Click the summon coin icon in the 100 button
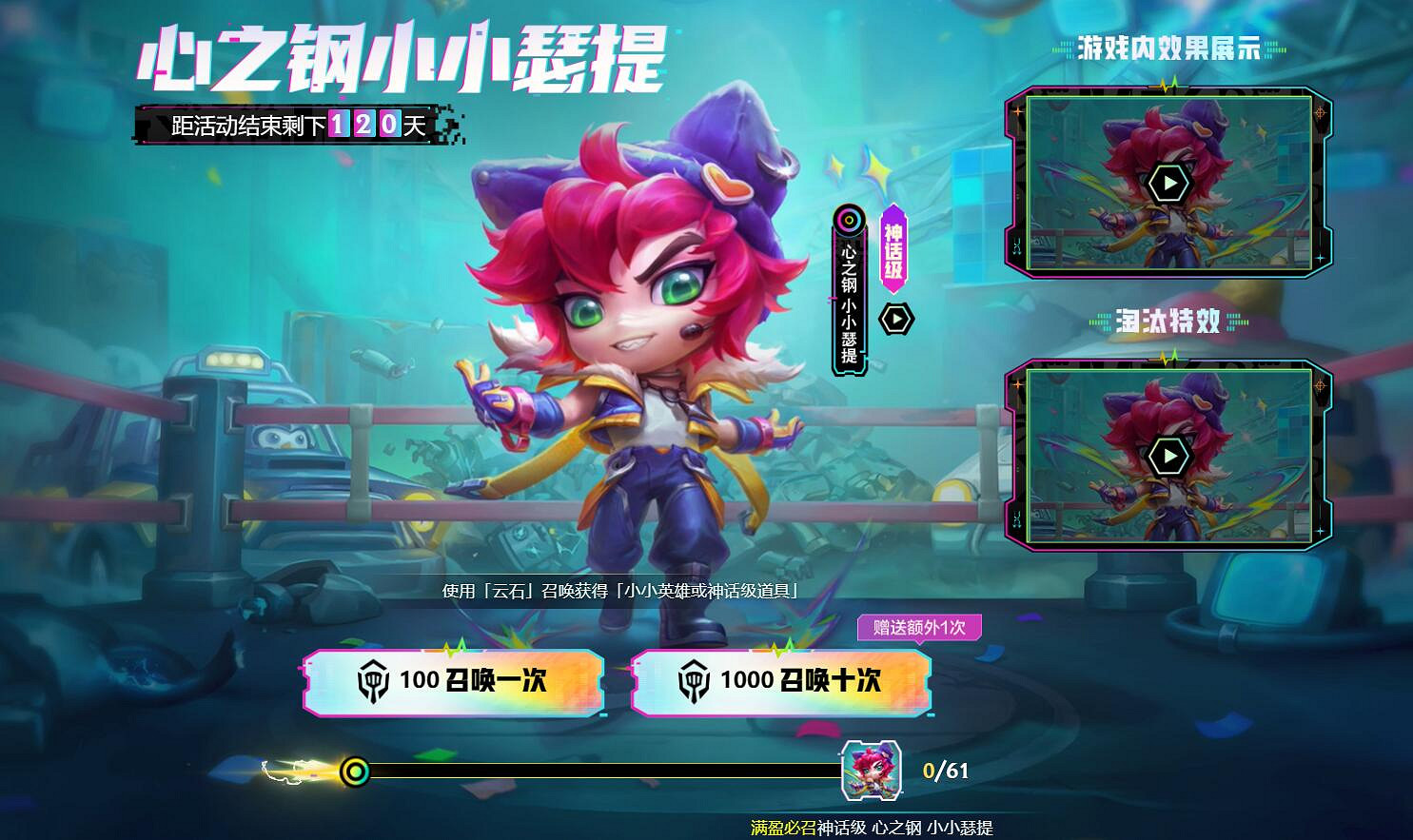The height and width of the screenshot is (840, 1413). point(375,681)
